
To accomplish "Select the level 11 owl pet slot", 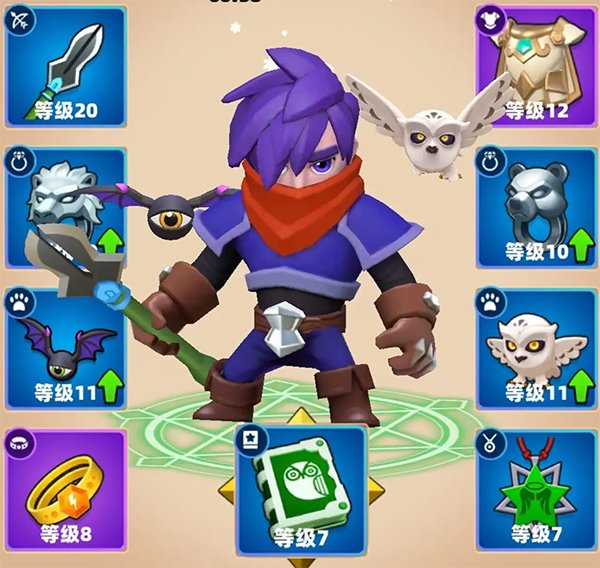I will click(x=536, y=346).
